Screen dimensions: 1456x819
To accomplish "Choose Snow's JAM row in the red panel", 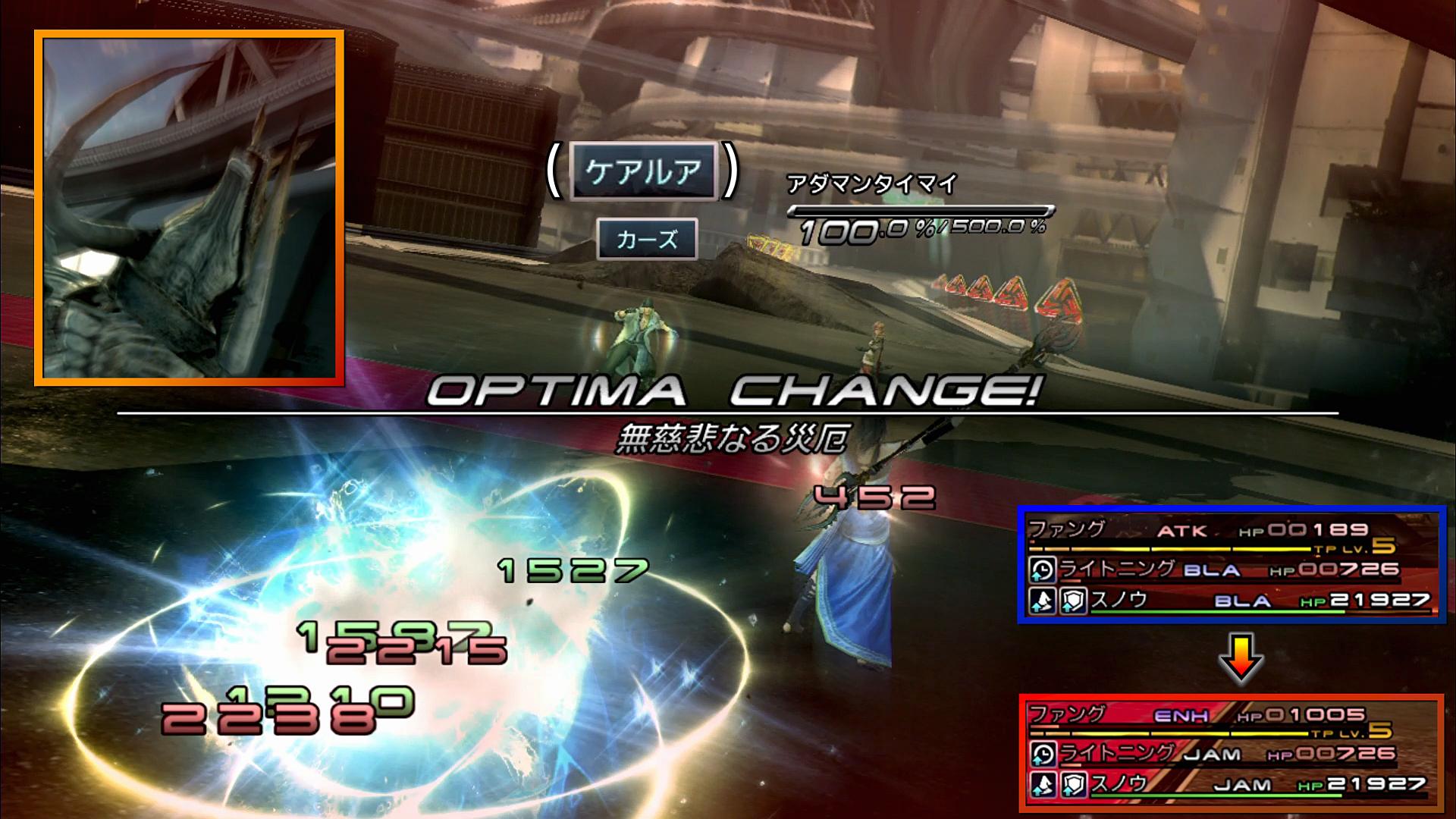I will click(x=1230, y=785).
